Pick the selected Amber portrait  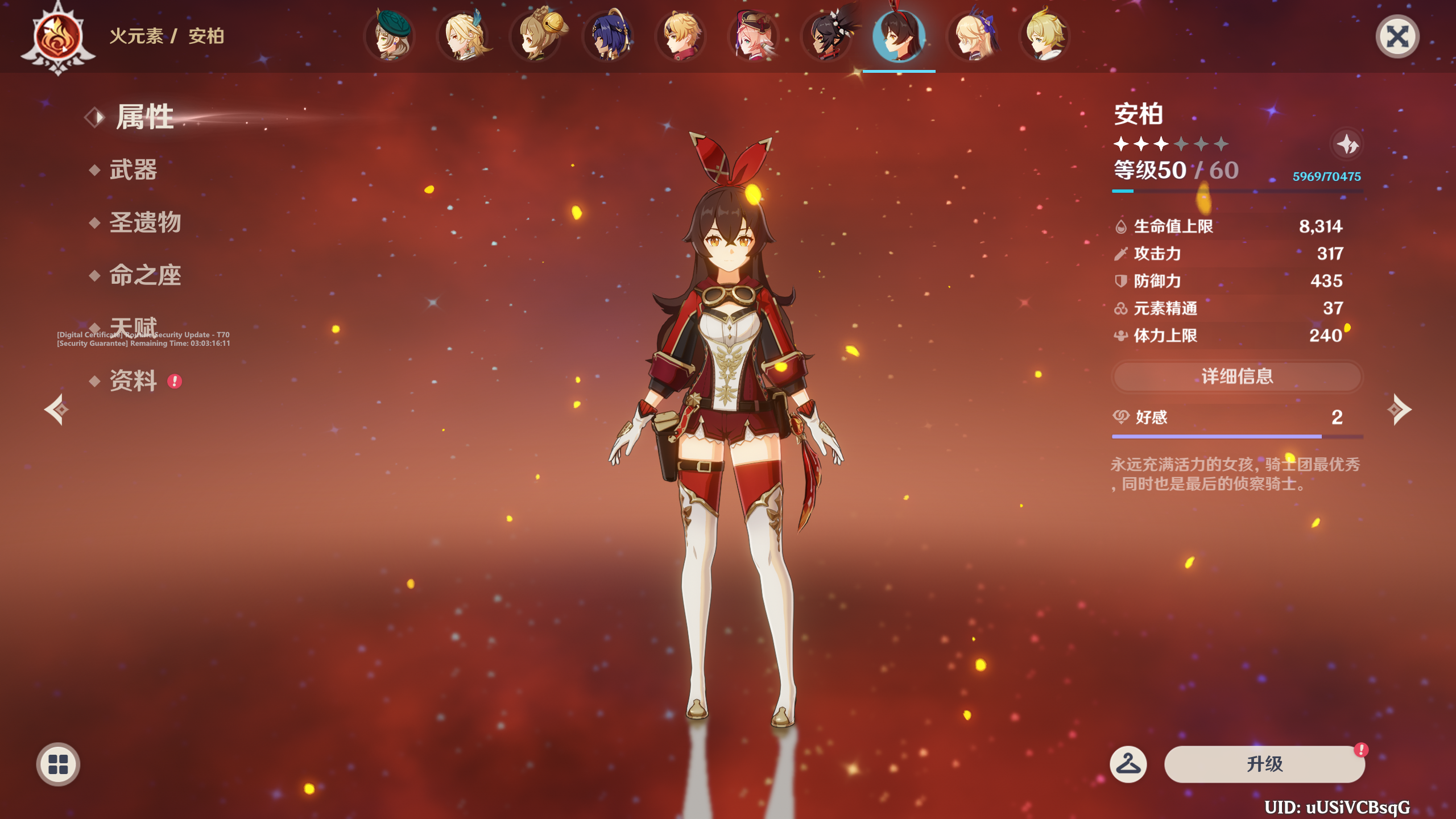pos(899,36)
